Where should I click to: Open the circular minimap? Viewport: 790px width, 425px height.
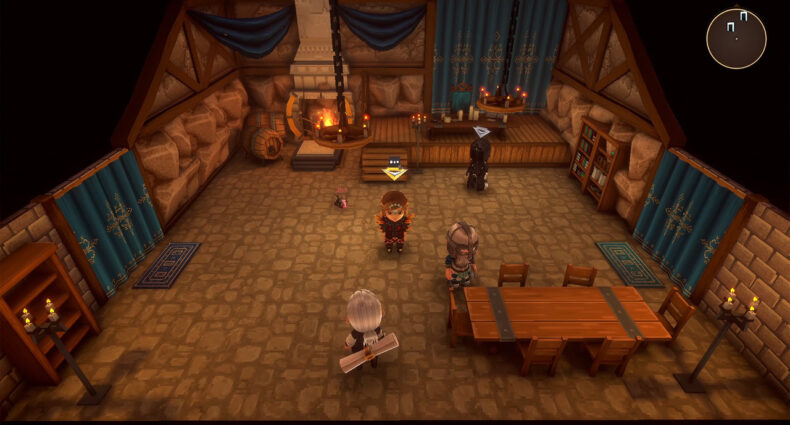(x=736, y=39)
